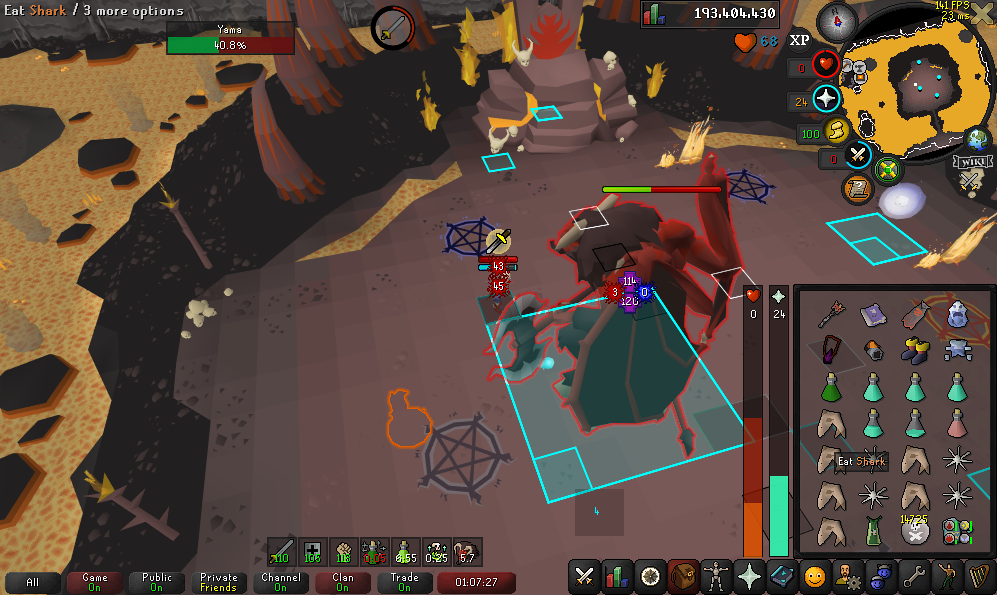The image size is (997, 595).
Task: Open the Music Player harp tab
Action: (979, 576)
